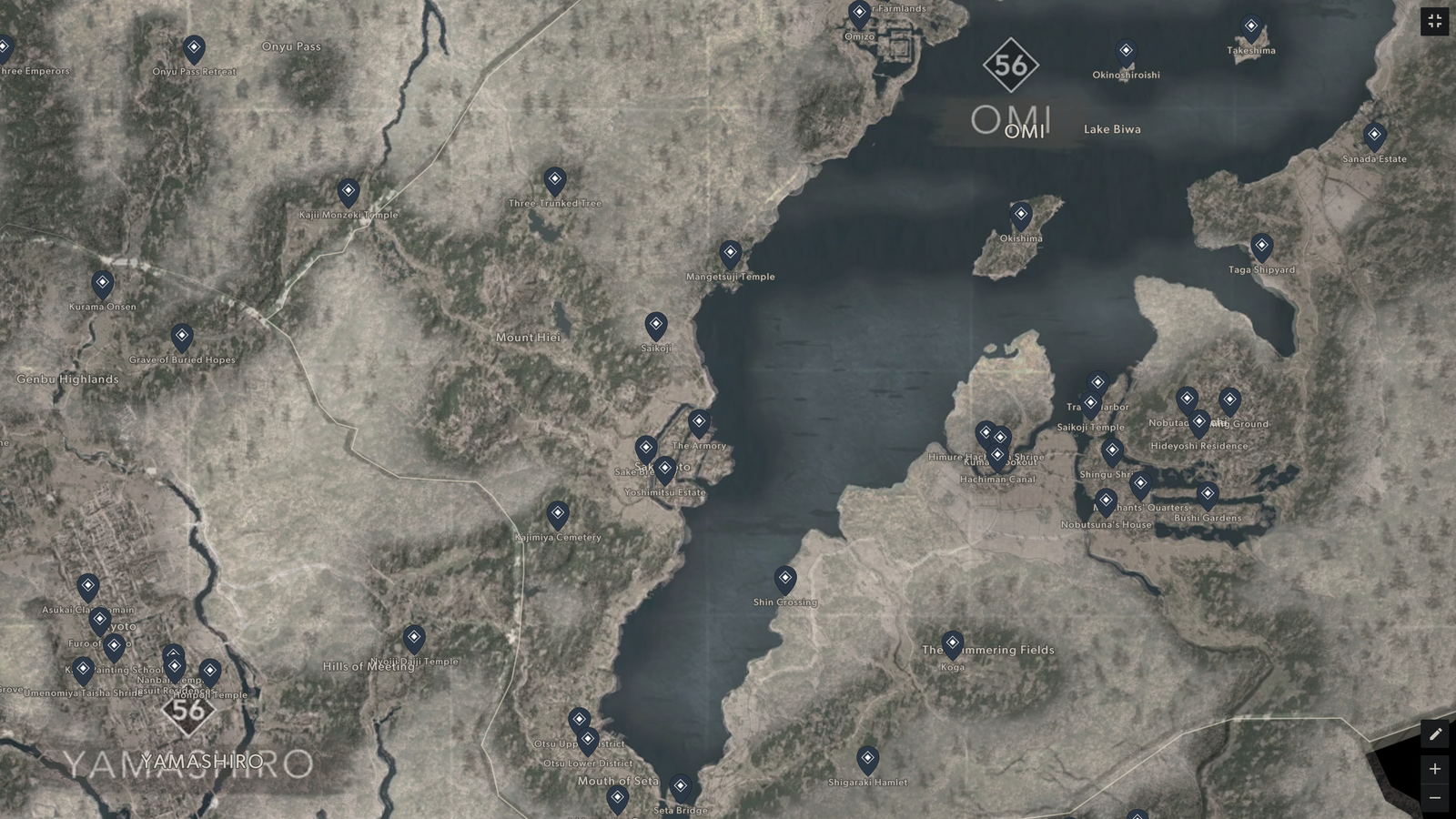Viewport: 1456px width, 819px height.
Task: Select the Kajii Monzeki Temple marker
Action: pos(349,191)
